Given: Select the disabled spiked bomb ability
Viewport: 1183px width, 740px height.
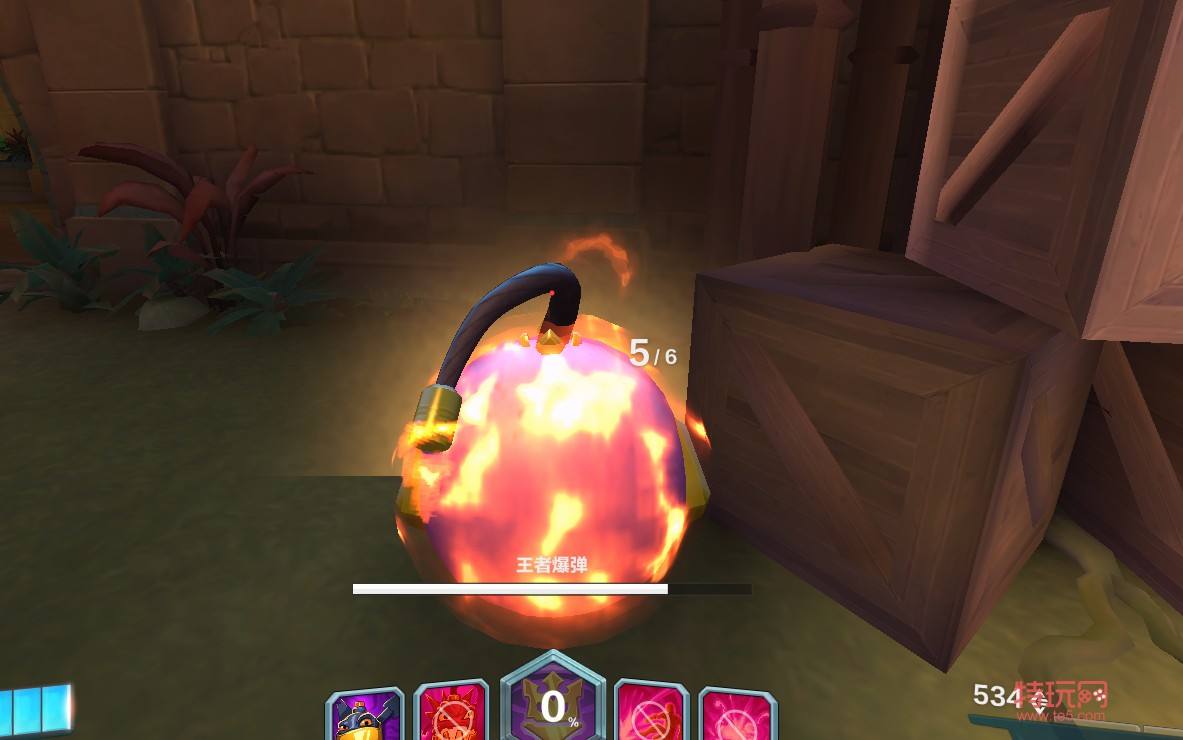Looking at the screenshot, I should (x=451, y=713).
